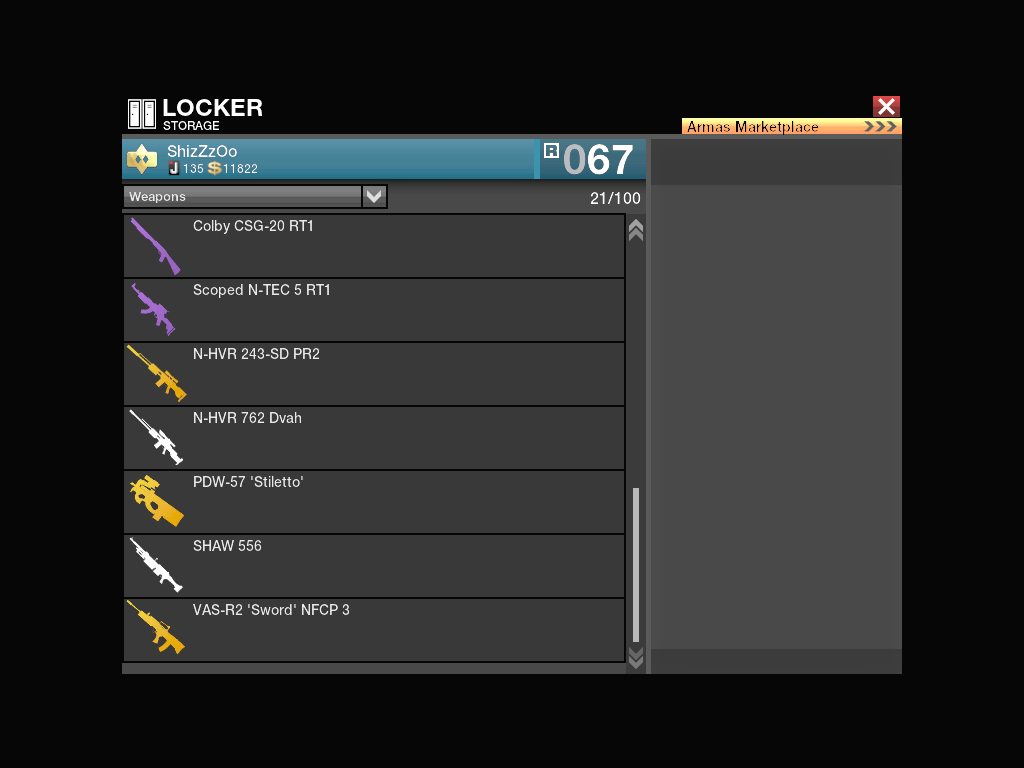Image resolution: width=1024 pixels, height=768 pixels.
Task: Pick the N-HVR 243-SD PR2 sniper rifle
Action: 374,374
